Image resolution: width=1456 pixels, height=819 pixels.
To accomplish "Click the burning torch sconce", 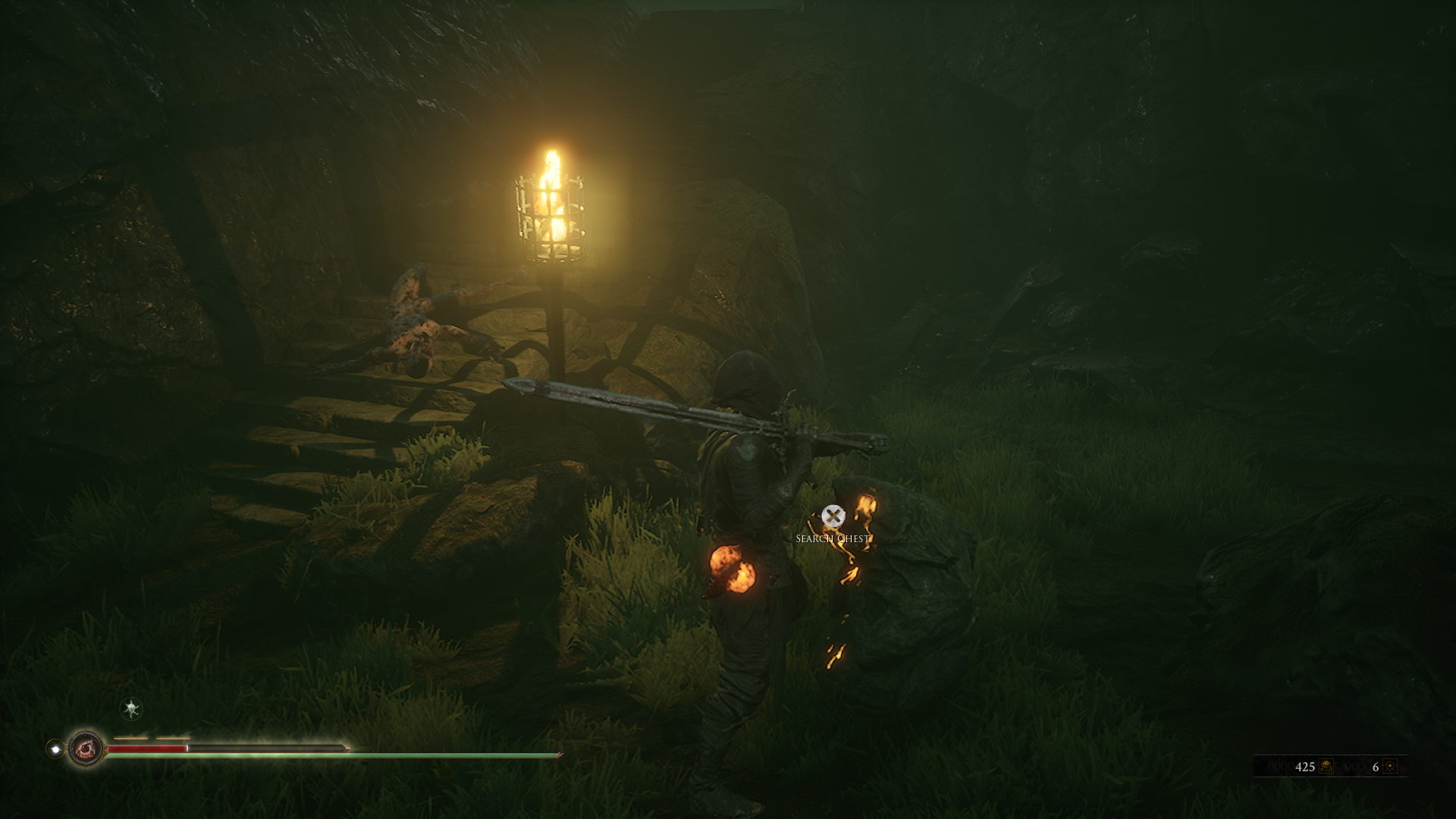I will (553, 212).
